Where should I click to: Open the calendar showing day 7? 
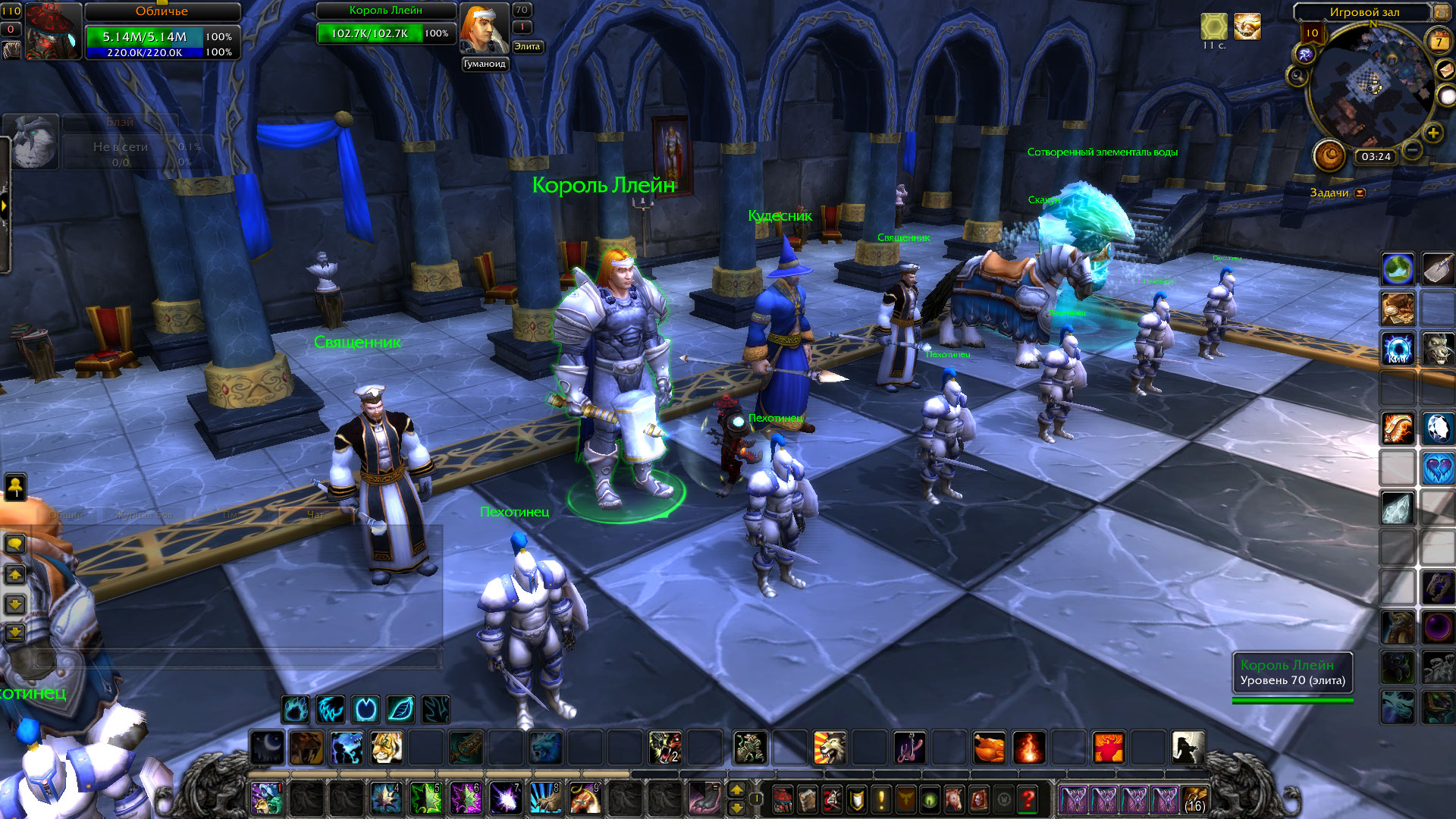pos(1439,41)
